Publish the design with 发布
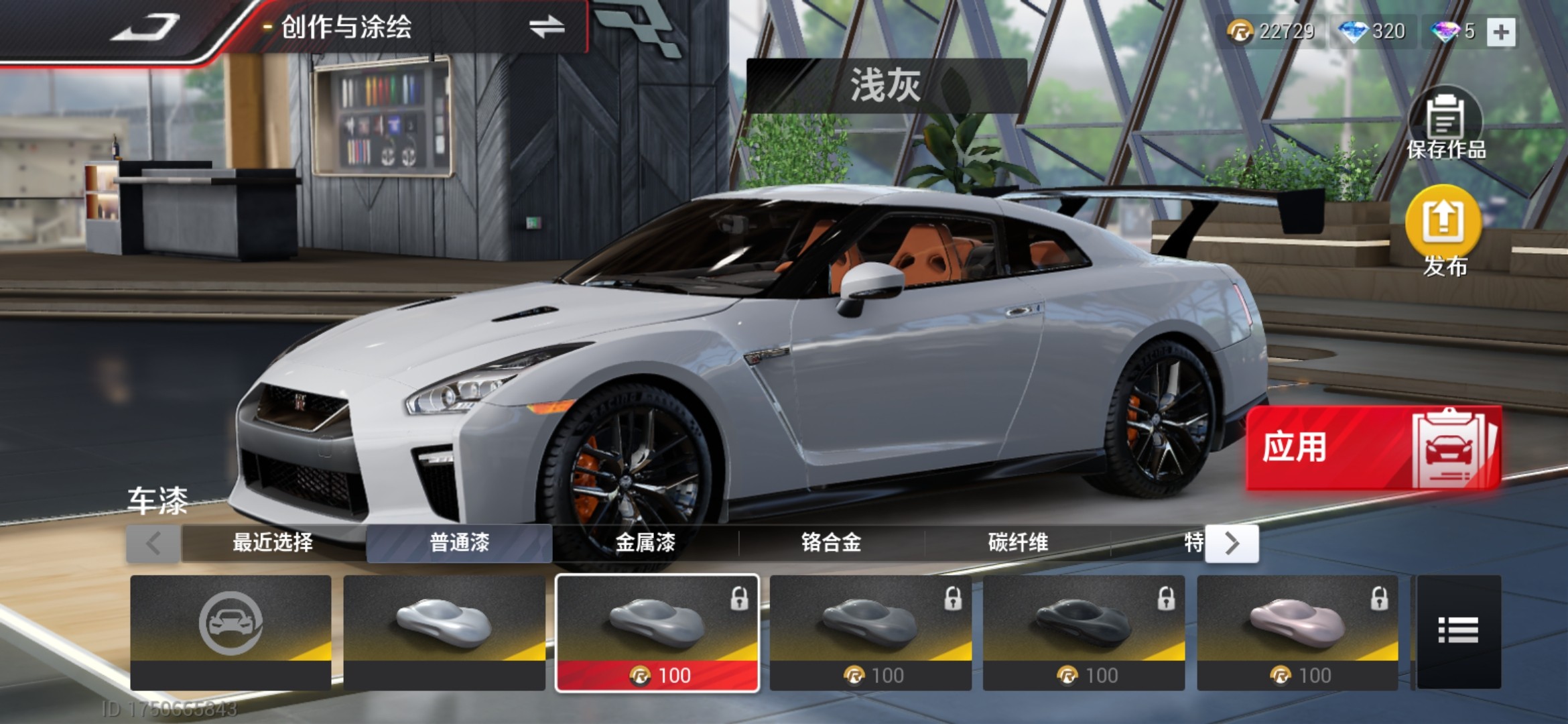Screen dimensions: 1568x724 (x=1443, y=231)
